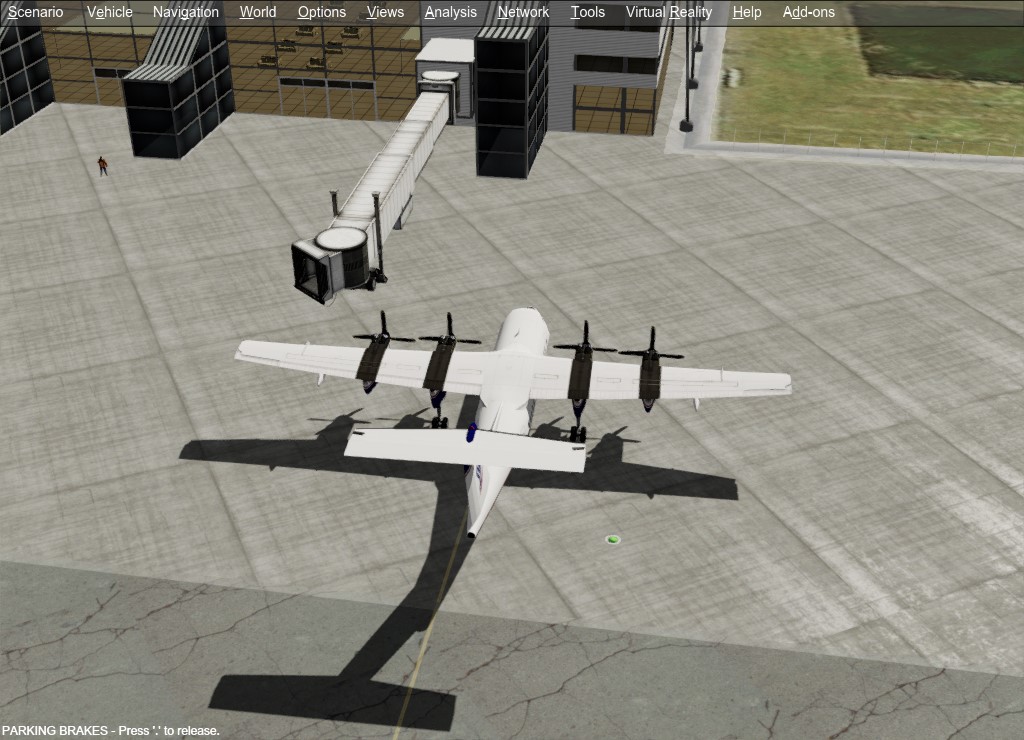Open the Analysis menu

(x=450, y=12)
